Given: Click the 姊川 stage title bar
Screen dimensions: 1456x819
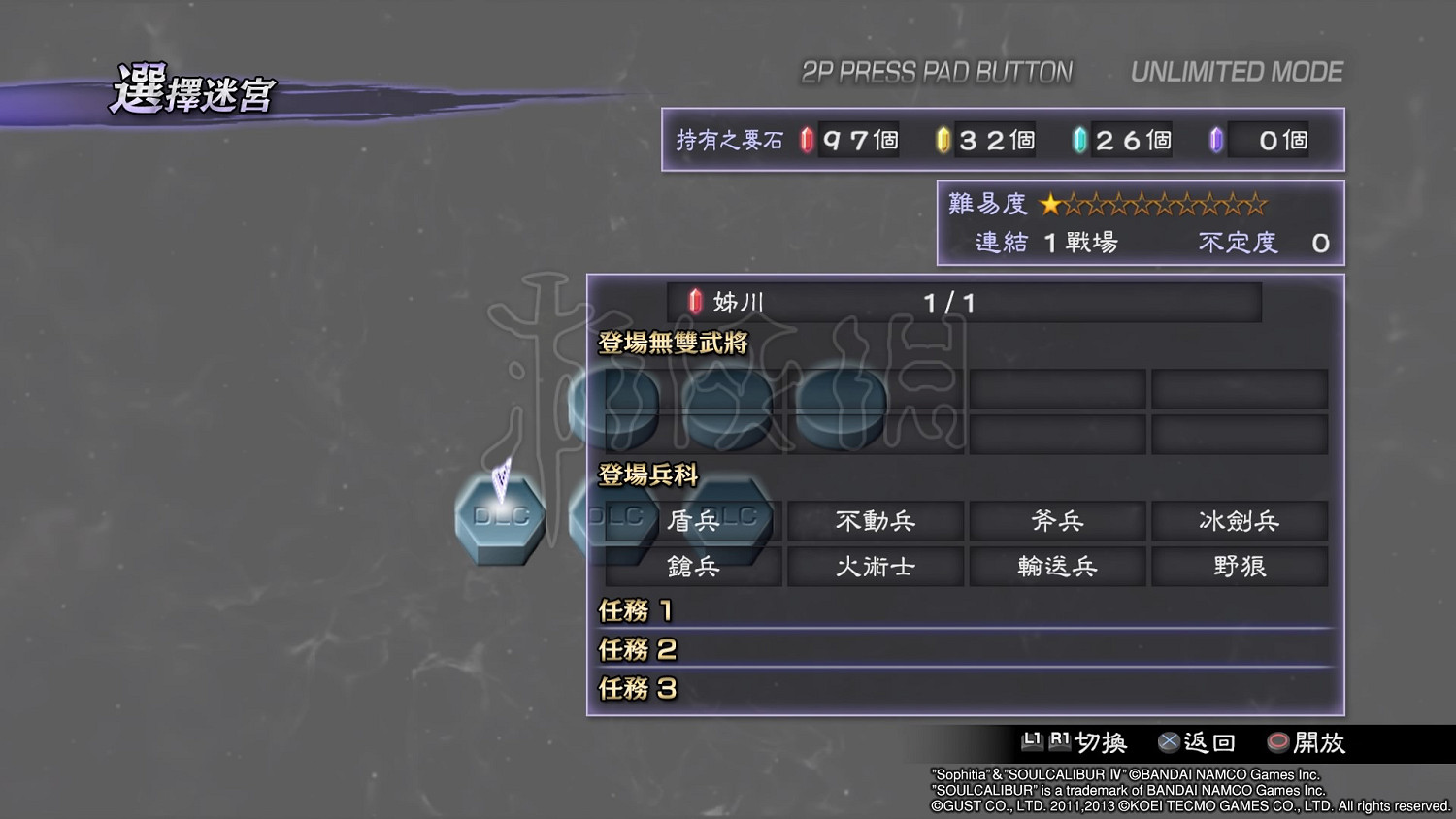Looking at the screenshot, I should [x=961, y=302].
